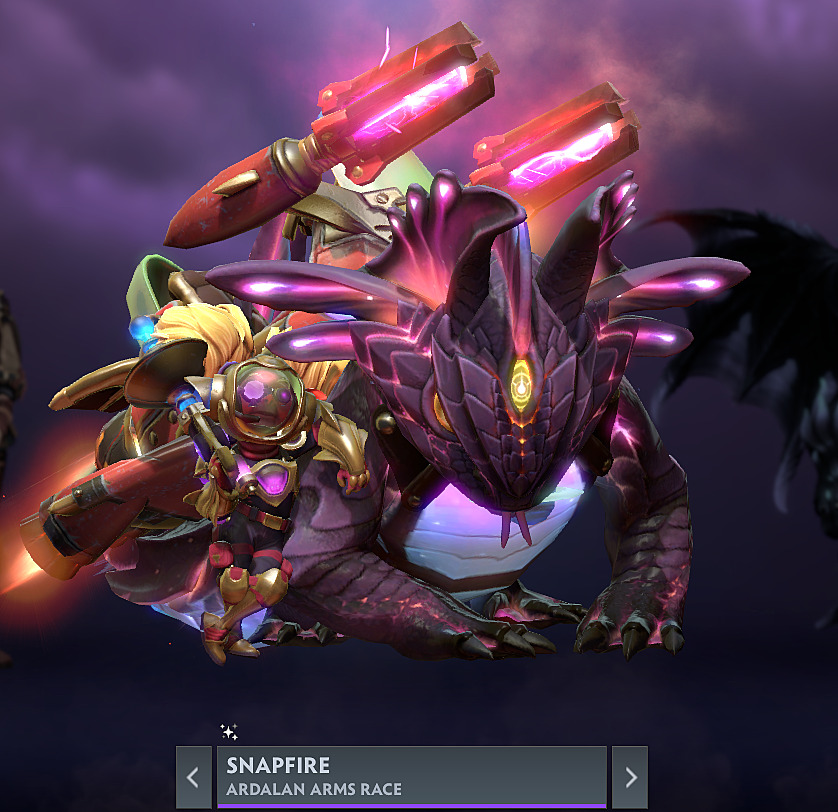Advance to the next hero item set
The image size is (838, 812).
coord(630,777)
